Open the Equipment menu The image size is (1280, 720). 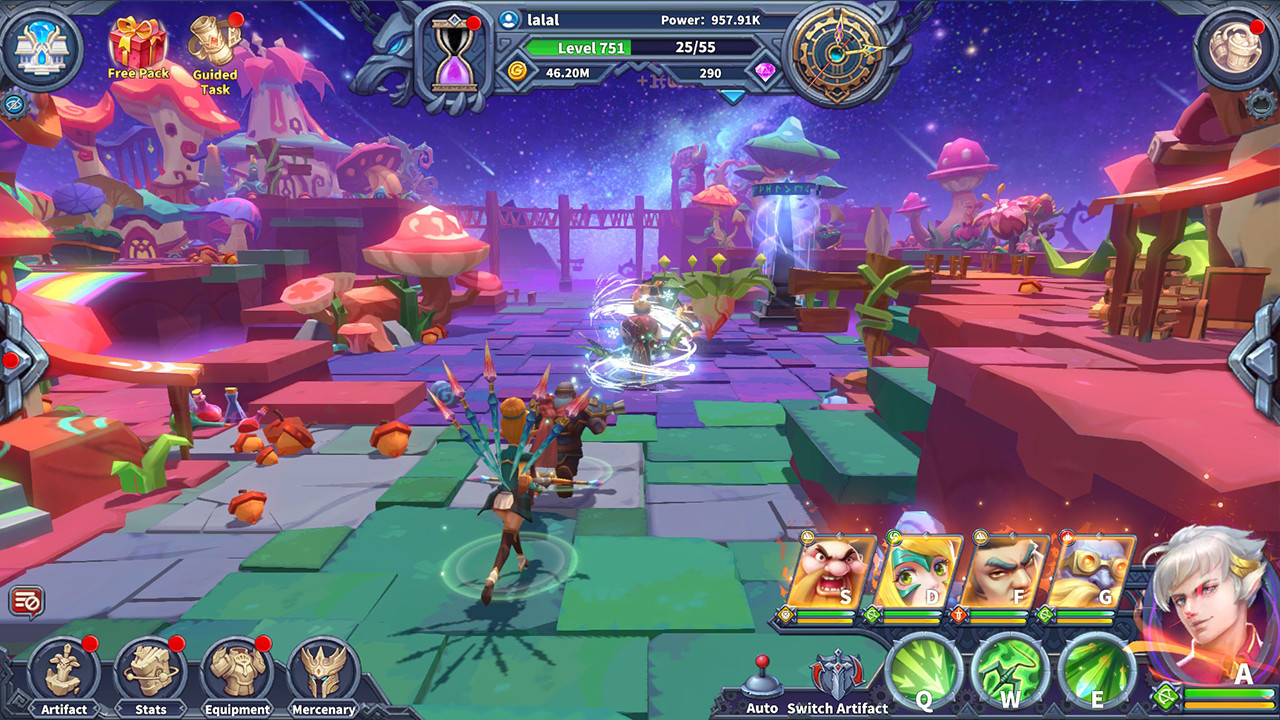tap(237, 674)
